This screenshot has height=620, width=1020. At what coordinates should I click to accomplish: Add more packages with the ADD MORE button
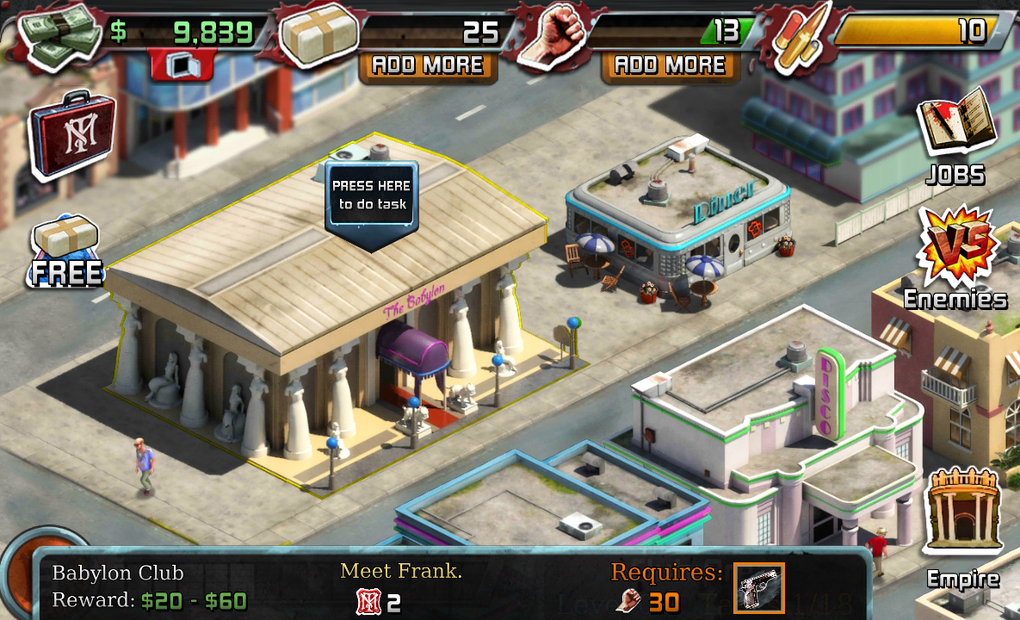click(x=428, y=66)
